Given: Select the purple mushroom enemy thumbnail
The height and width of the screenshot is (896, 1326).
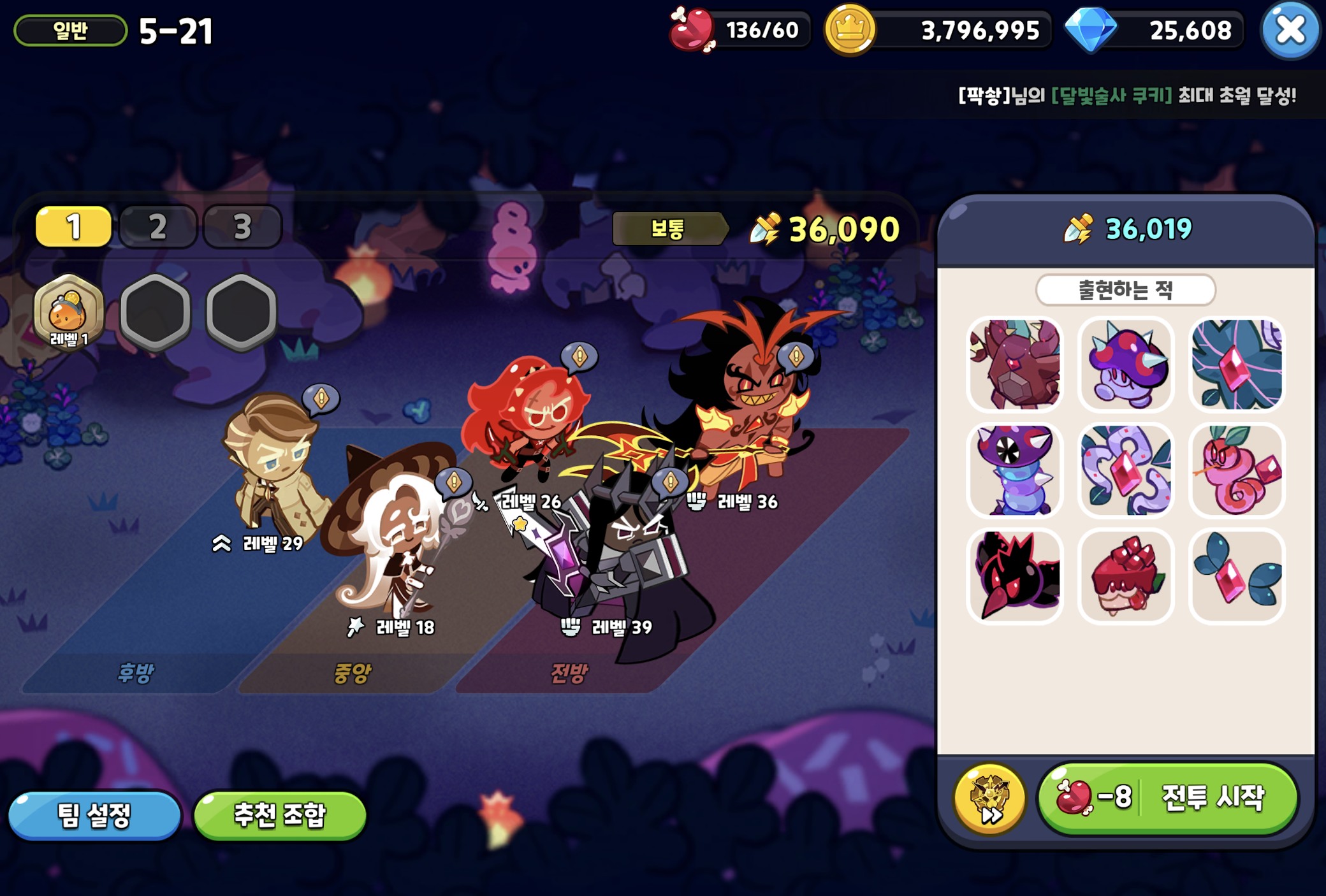Looking at the screenshot, I should 1126,365.
